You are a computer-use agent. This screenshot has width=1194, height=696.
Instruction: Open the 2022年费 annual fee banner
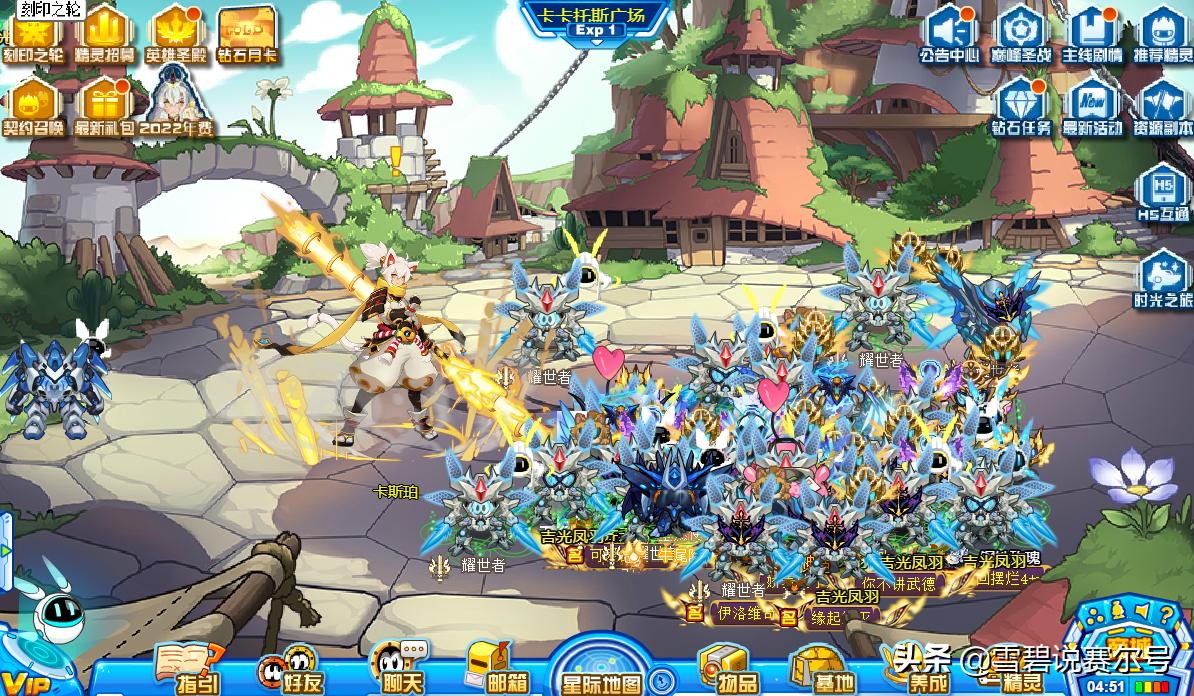176,107
